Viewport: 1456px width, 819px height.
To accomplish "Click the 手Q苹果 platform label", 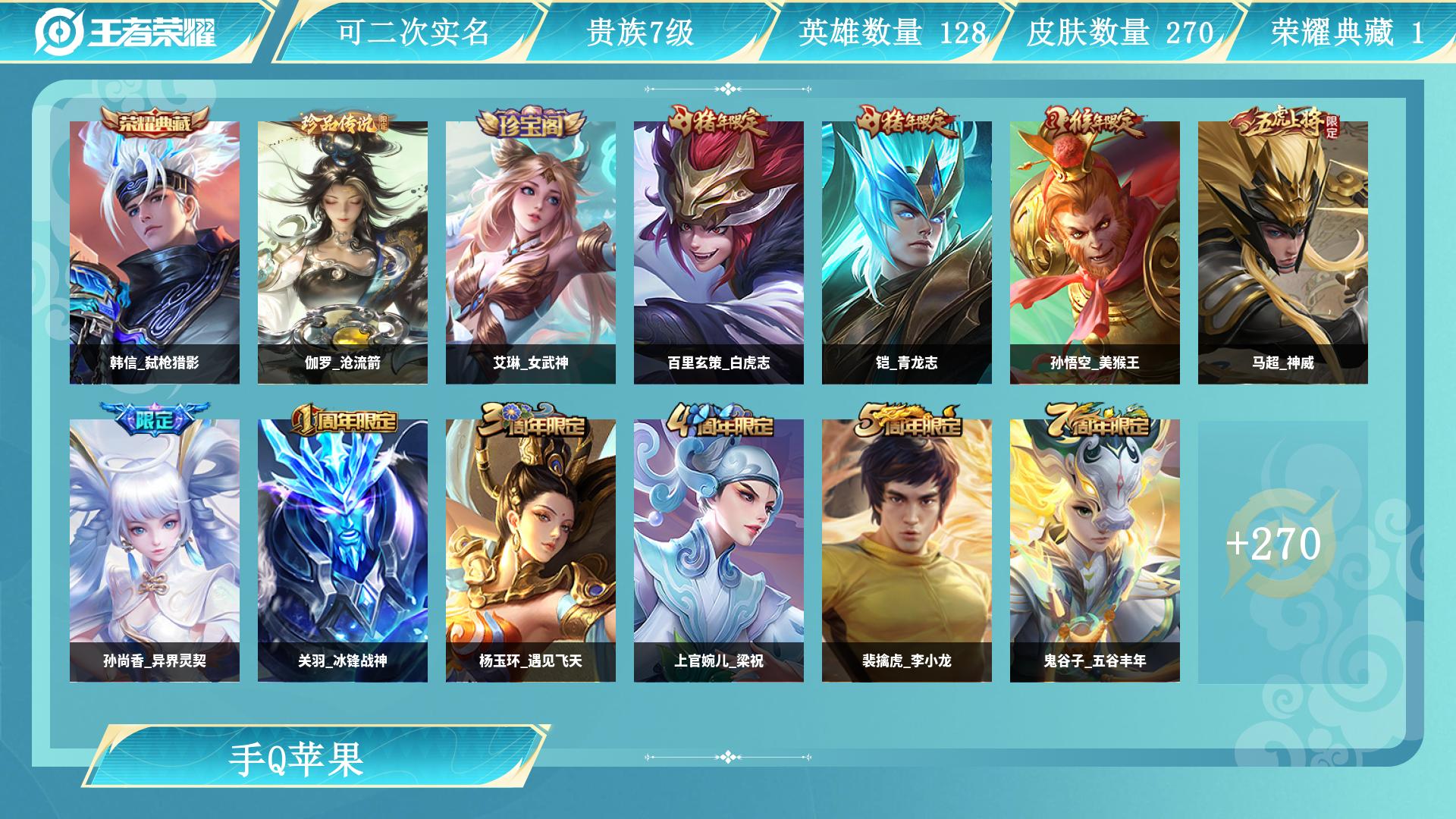I will (297, 758).
